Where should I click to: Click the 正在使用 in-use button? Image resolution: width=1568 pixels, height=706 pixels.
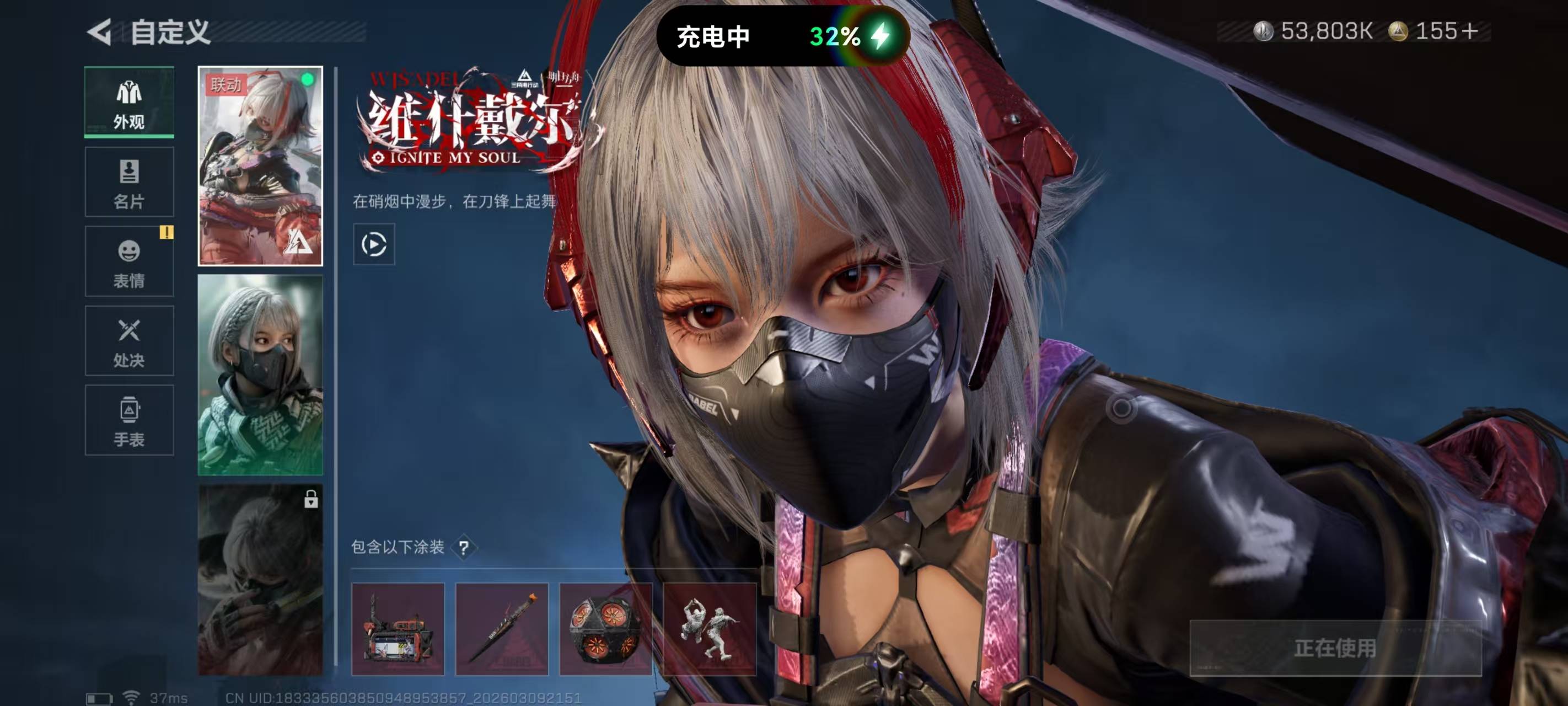(1335, 648)
